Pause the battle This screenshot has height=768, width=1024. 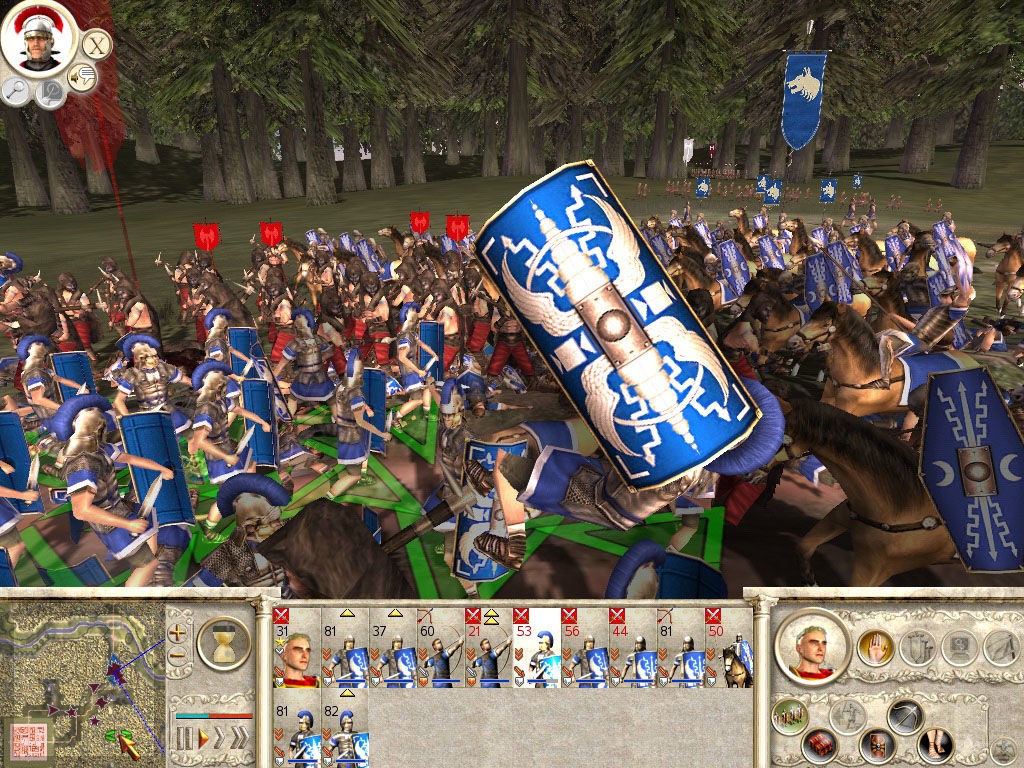(184, 739)
